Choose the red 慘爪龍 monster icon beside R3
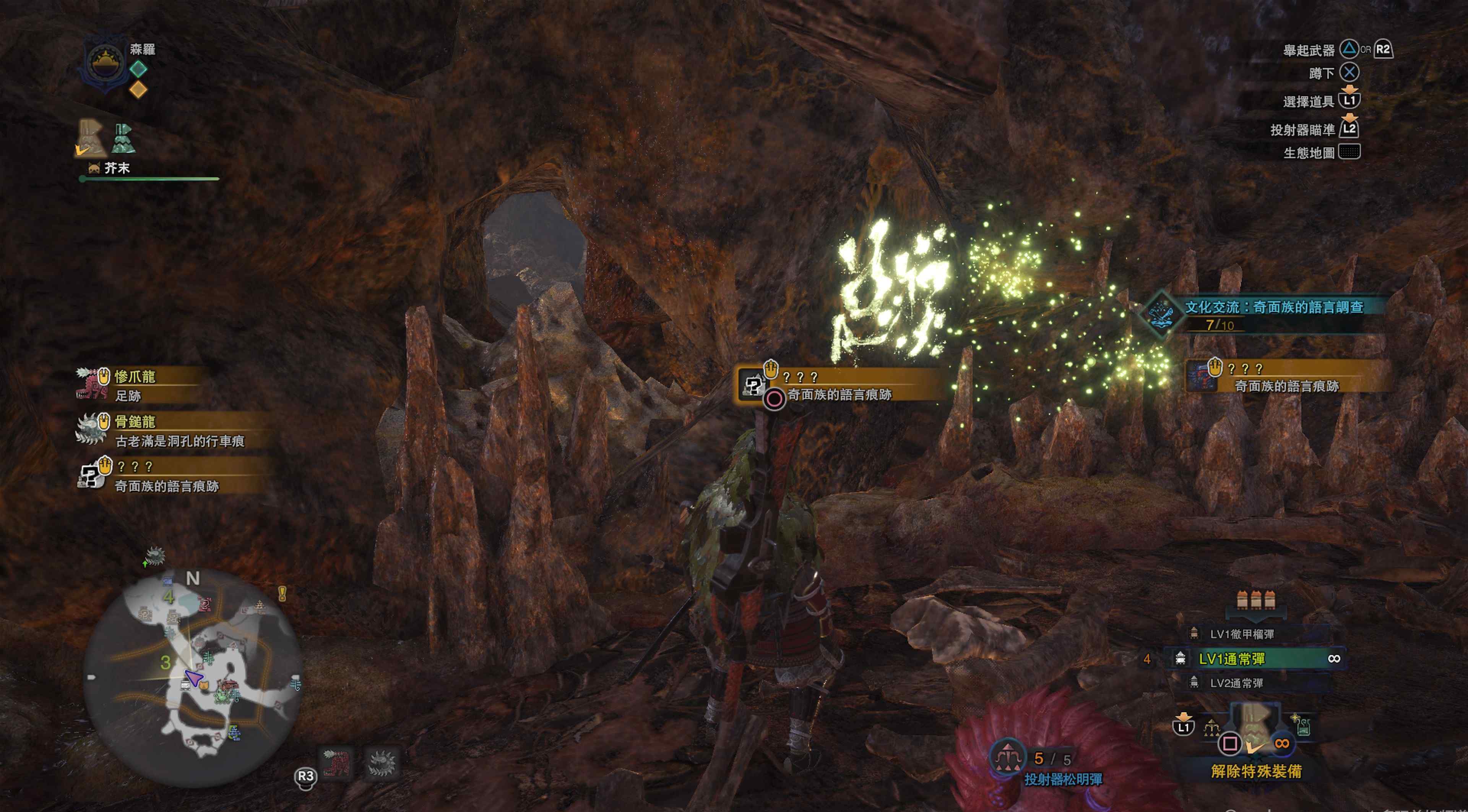 click(x=337, y=763)
